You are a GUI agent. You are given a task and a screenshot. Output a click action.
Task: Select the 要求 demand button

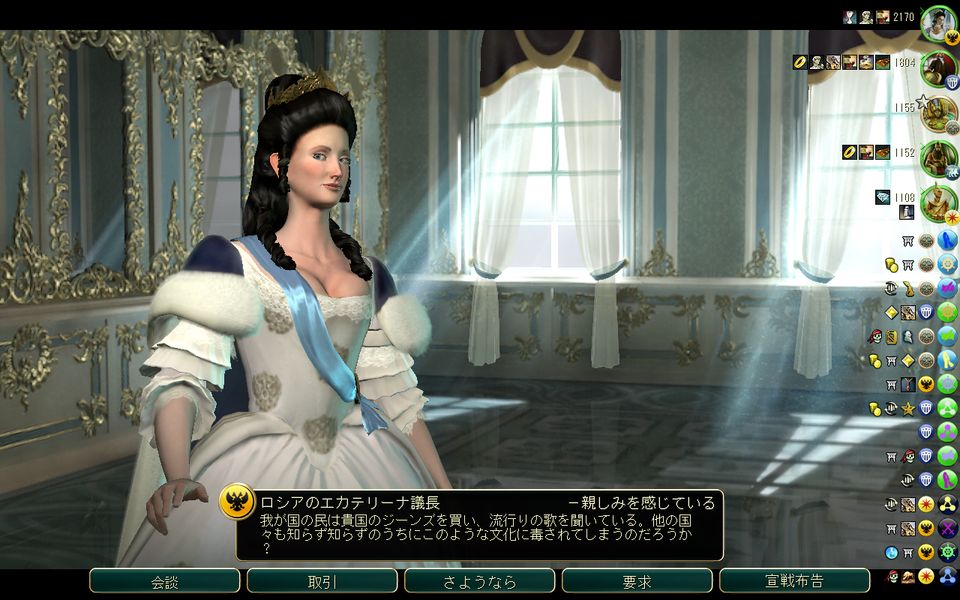click(637, 581)
